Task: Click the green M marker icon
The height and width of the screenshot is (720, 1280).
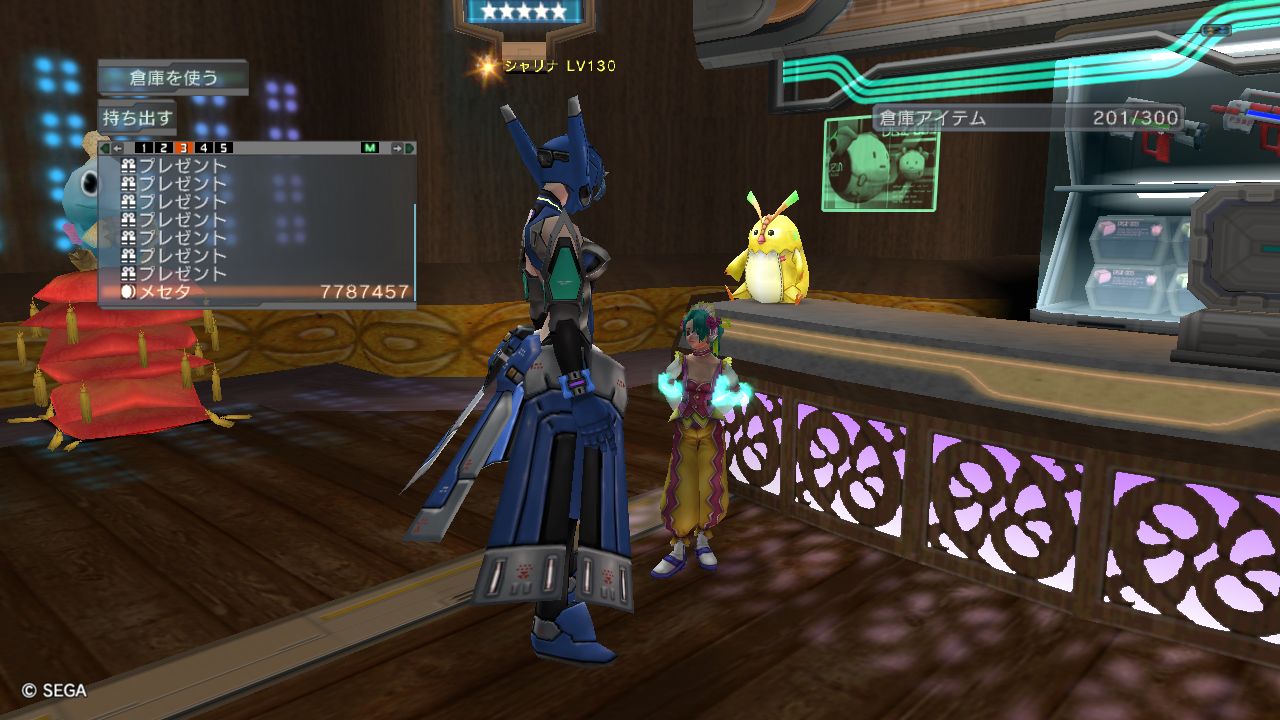Action: tap(370, 148)
